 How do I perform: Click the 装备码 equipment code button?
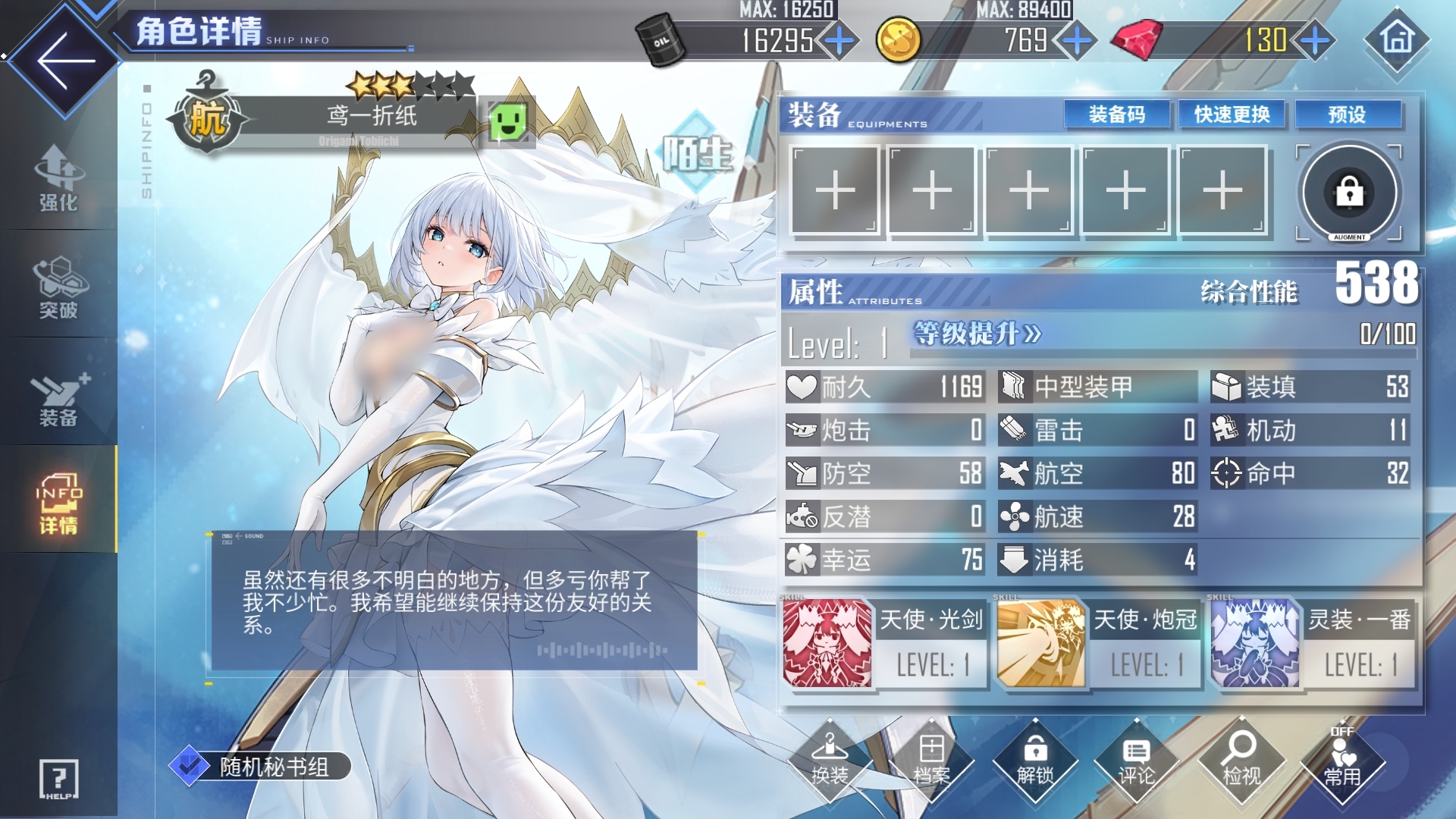(1116, 115)
